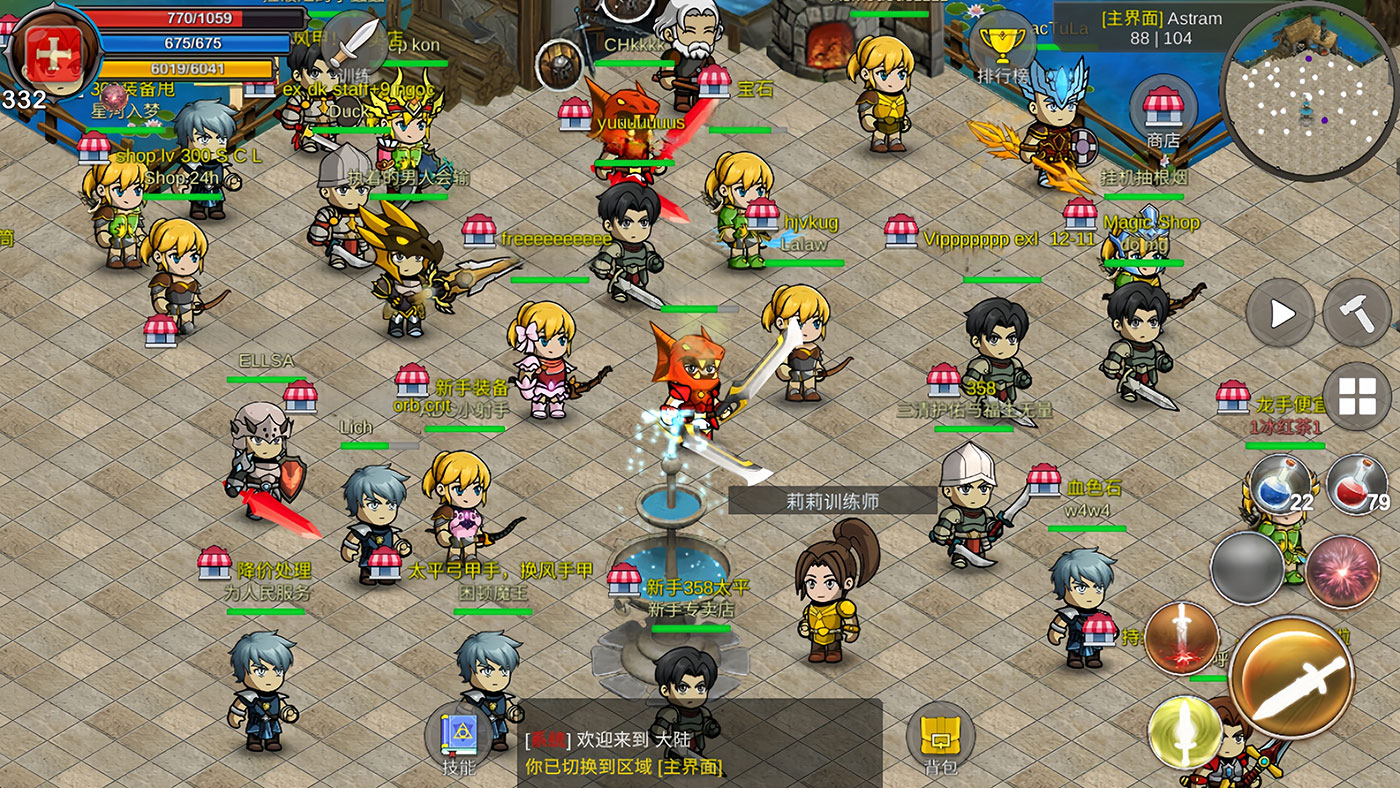
Task: Click the helmet equipment icon
Action: (x=559, y=65)
